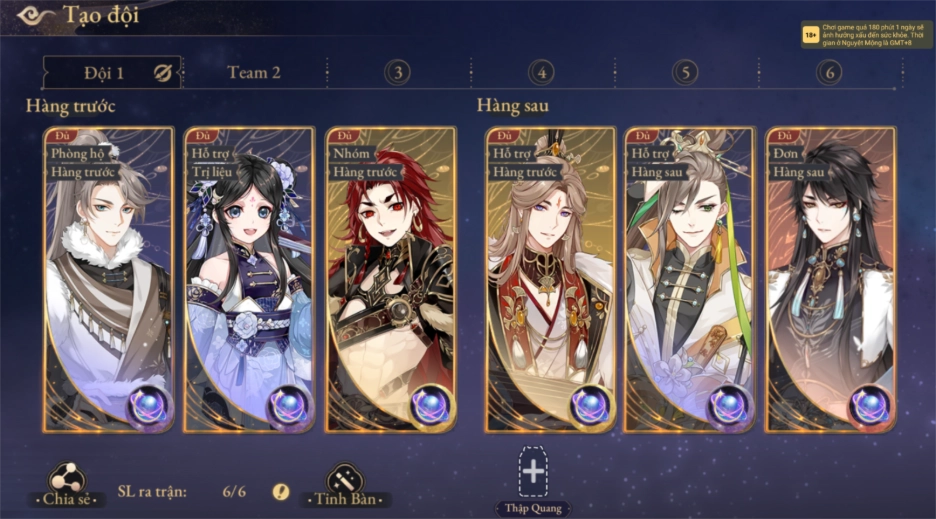
Task: Click the orb icon on the Đơn card
Action: click(869, 405)
